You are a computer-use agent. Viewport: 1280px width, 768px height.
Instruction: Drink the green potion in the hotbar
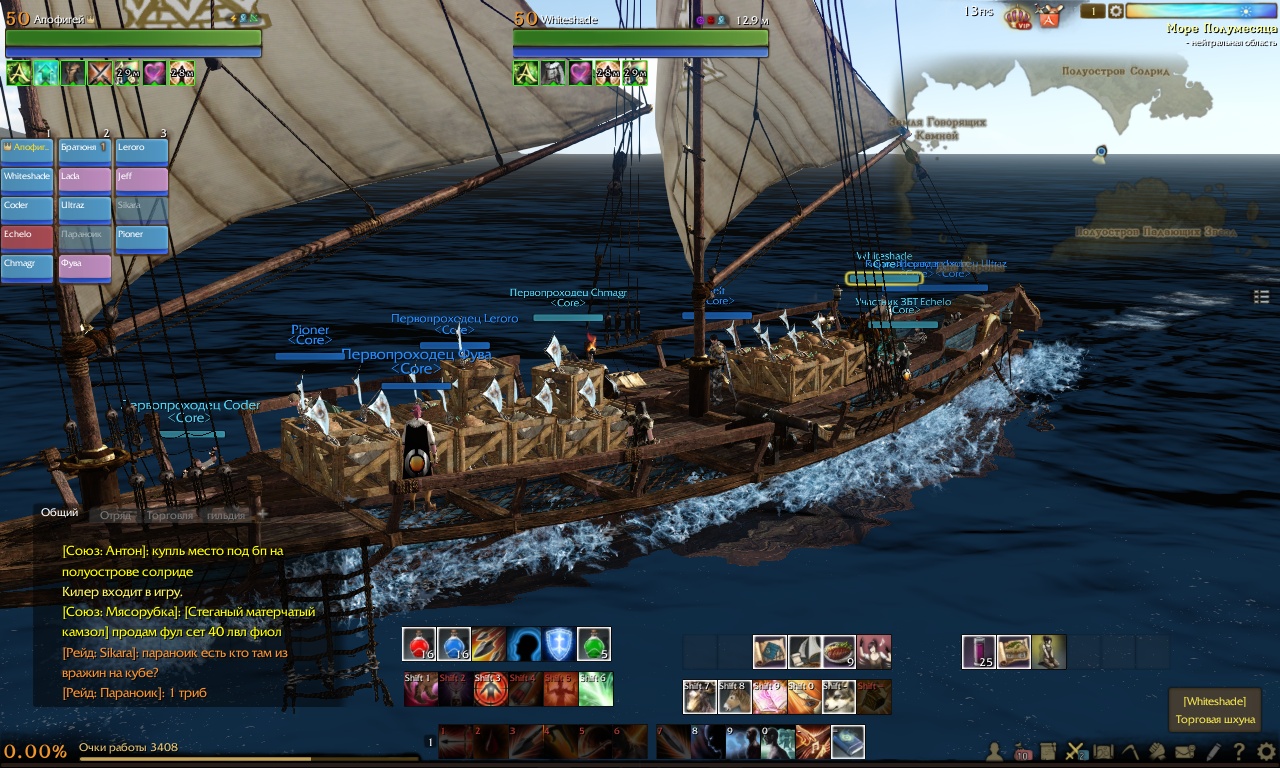594,645
